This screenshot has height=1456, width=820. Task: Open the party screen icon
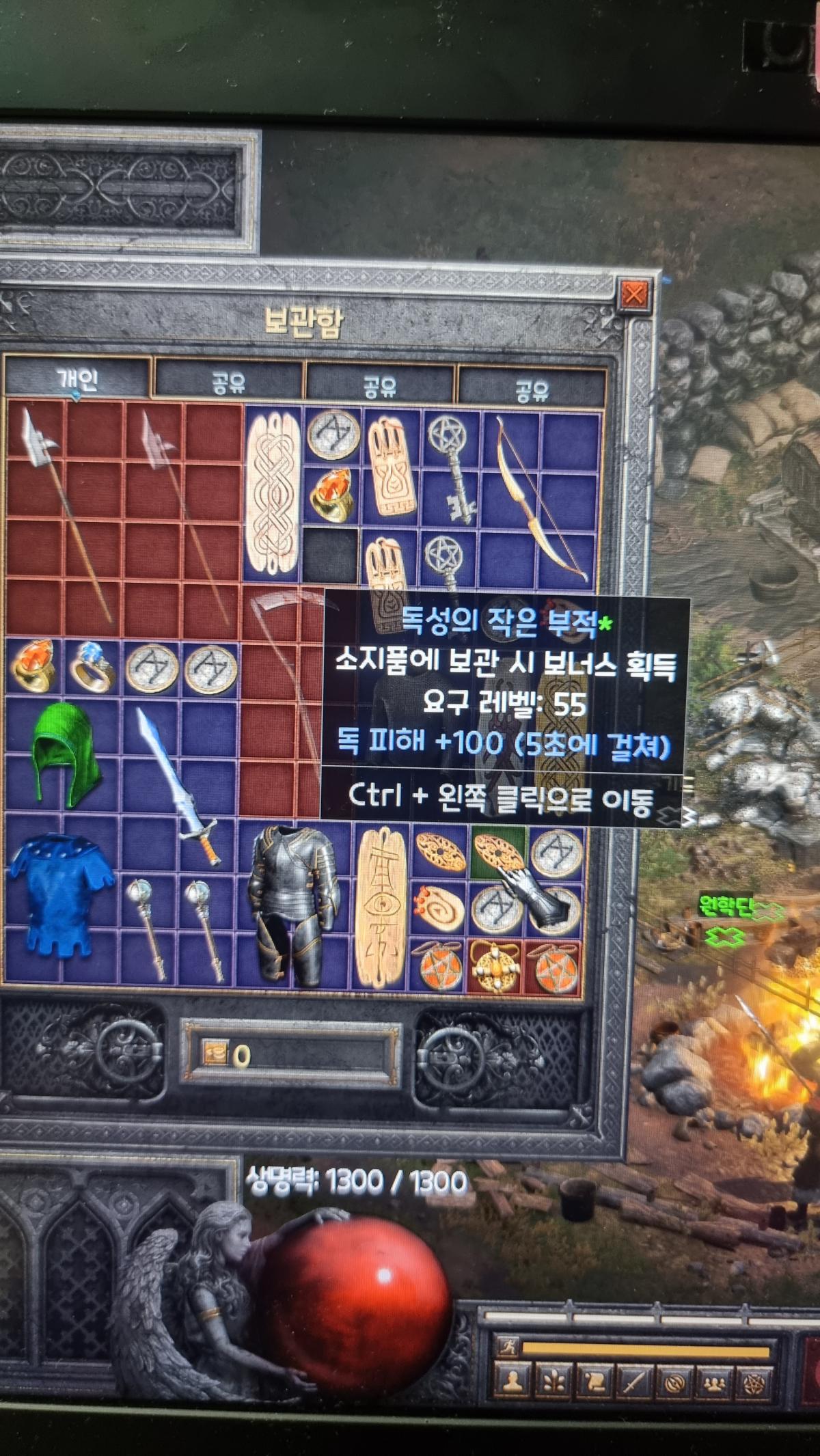pos(713,1383)
